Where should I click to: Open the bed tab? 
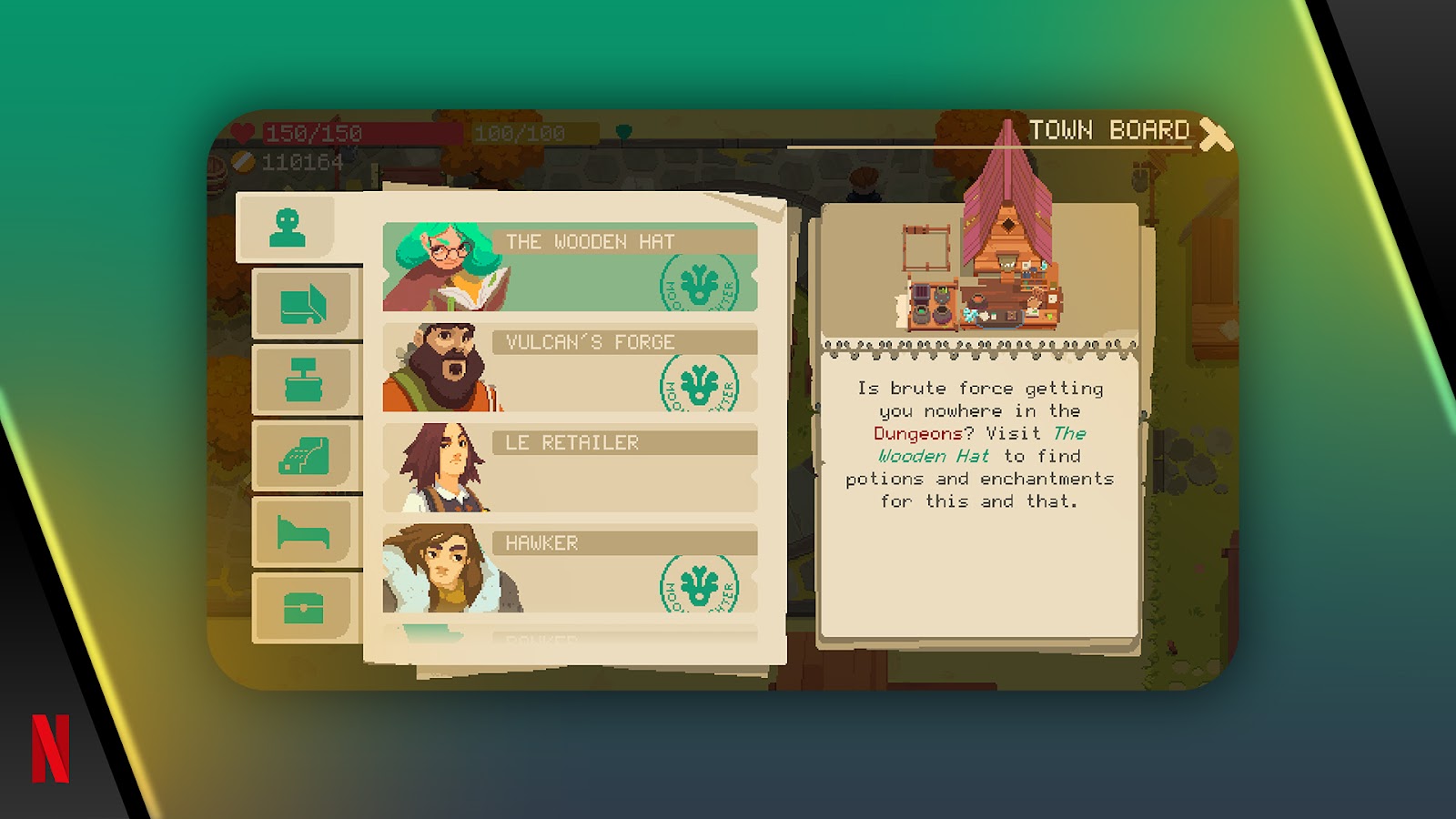tap(303, 531)
